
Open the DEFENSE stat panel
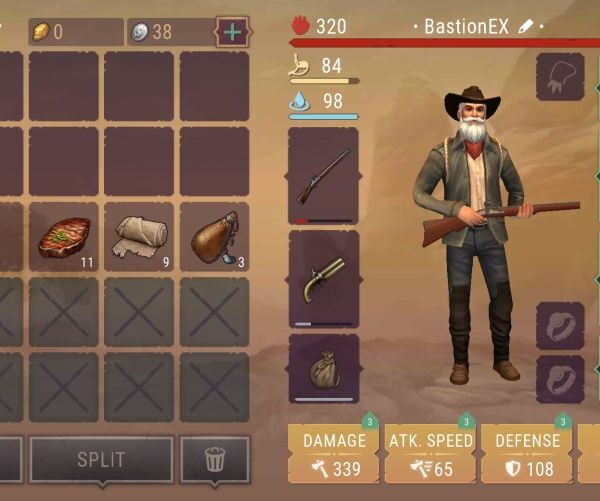[526, 454]
